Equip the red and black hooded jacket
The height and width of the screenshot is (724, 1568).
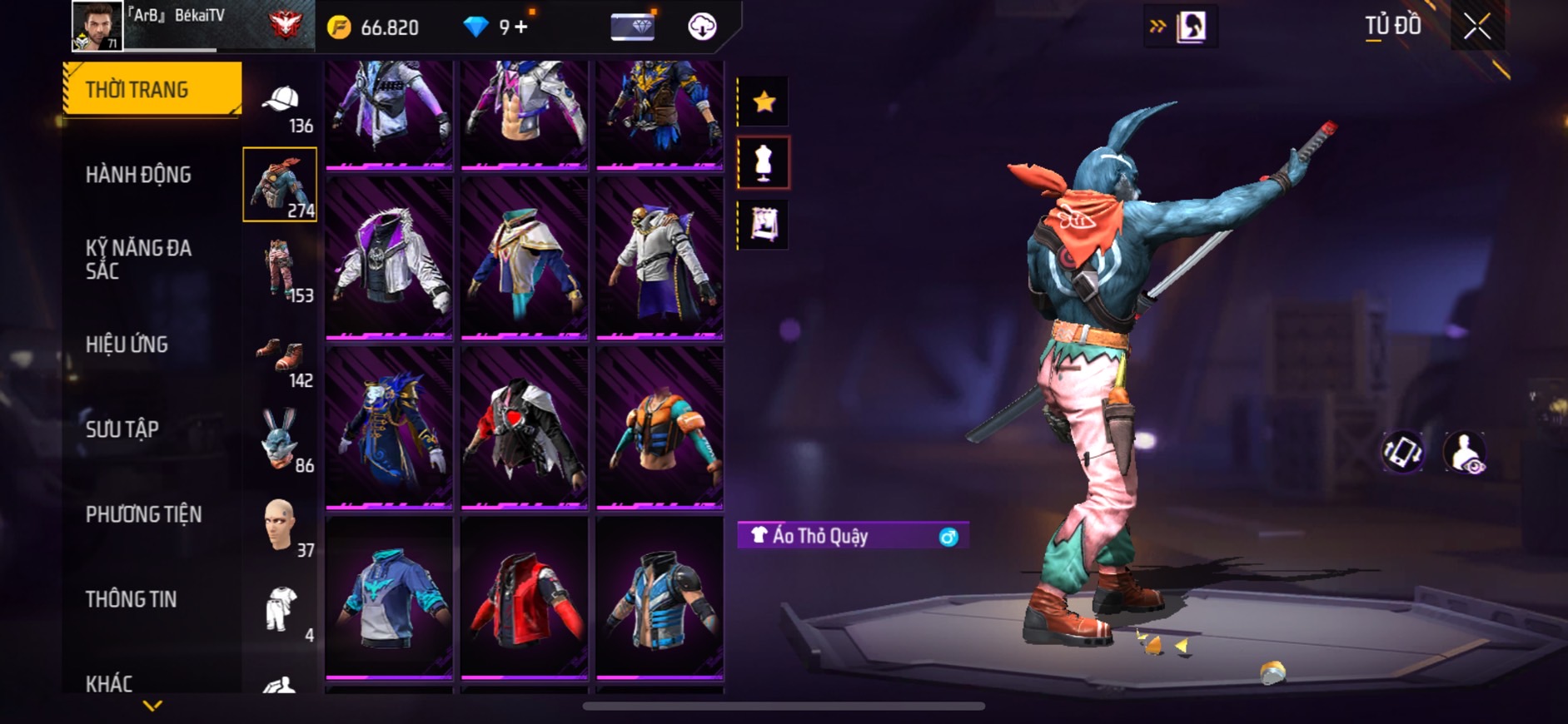[x=525, y=600]
